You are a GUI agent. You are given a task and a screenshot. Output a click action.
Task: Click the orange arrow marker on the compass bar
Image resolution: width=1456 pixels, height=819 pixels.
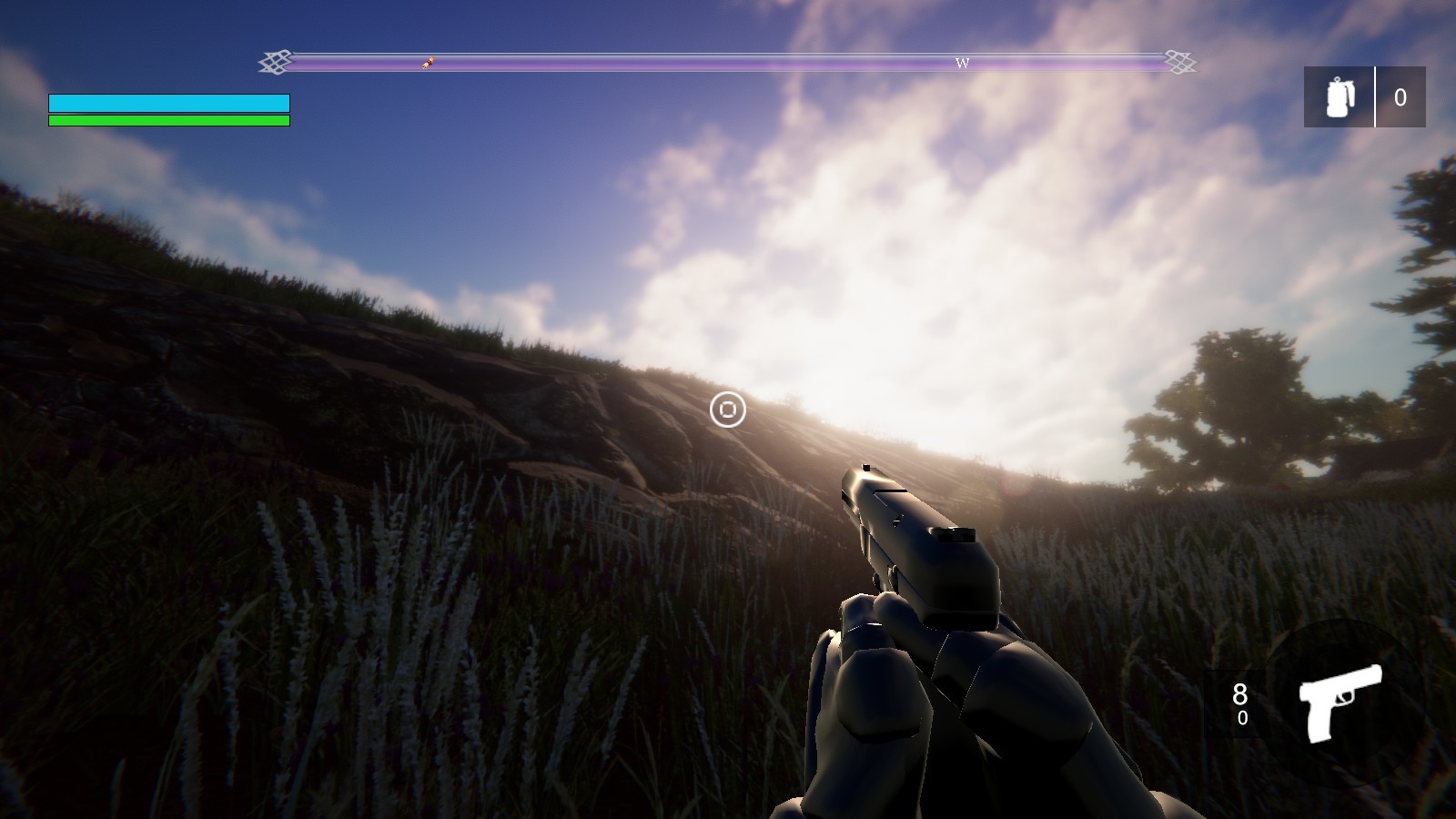tap(429, 64)
